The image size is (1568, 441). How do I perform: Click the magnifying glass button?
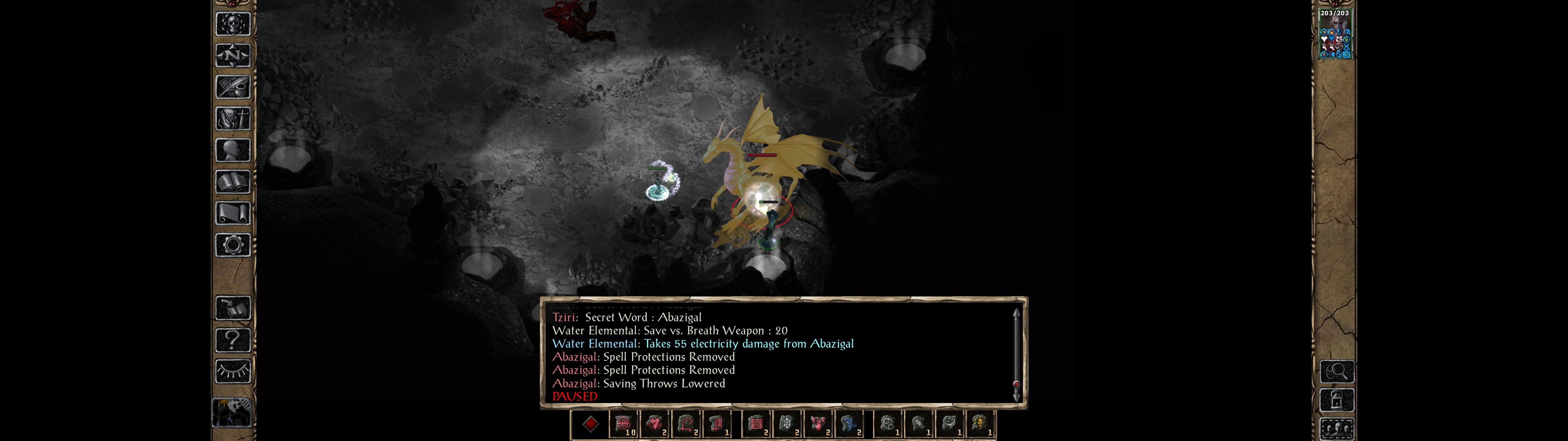click(x=1337, y=371)
